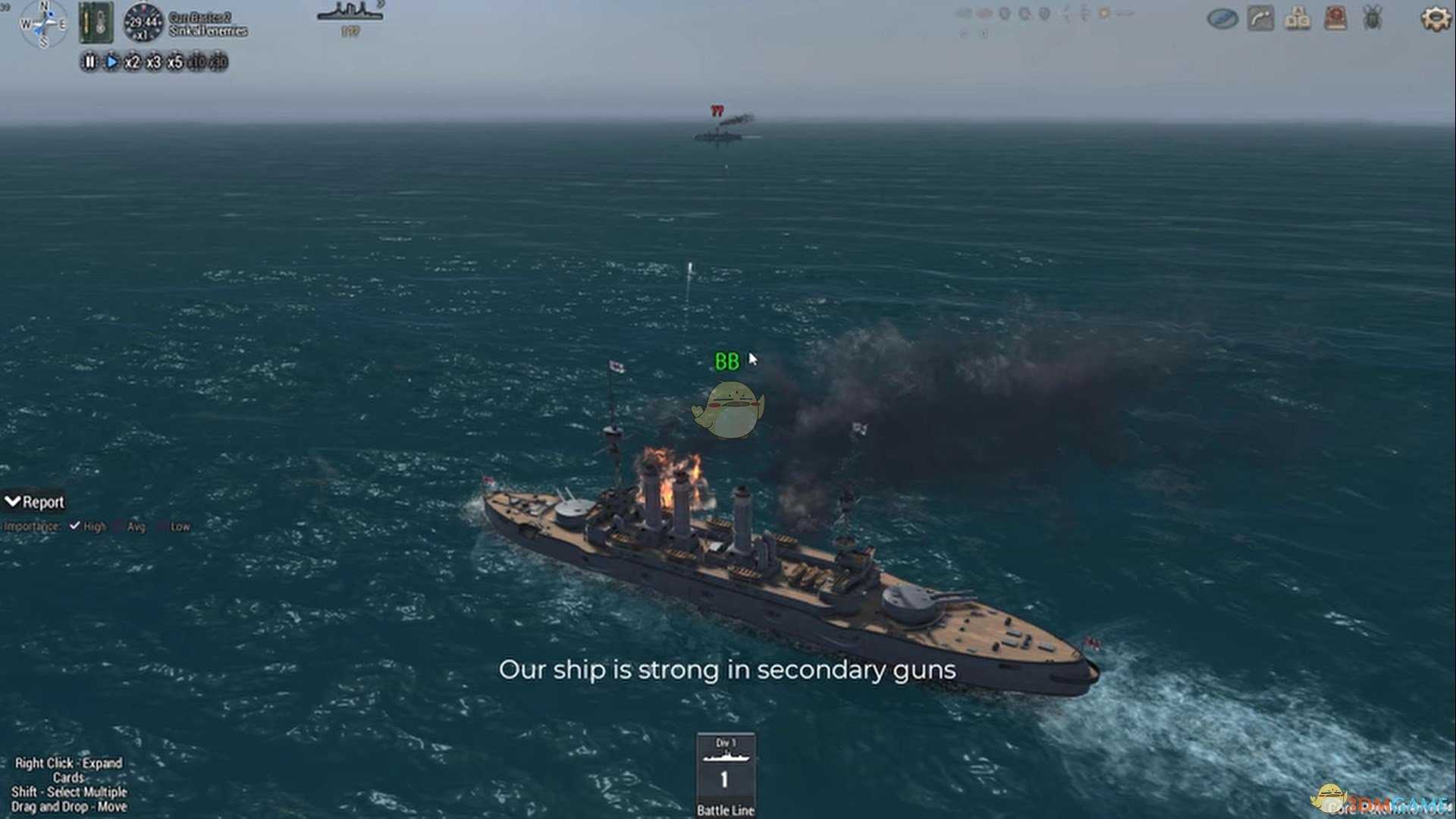
Task: Click the red alarm siren icon
Action: point(1335,18)
